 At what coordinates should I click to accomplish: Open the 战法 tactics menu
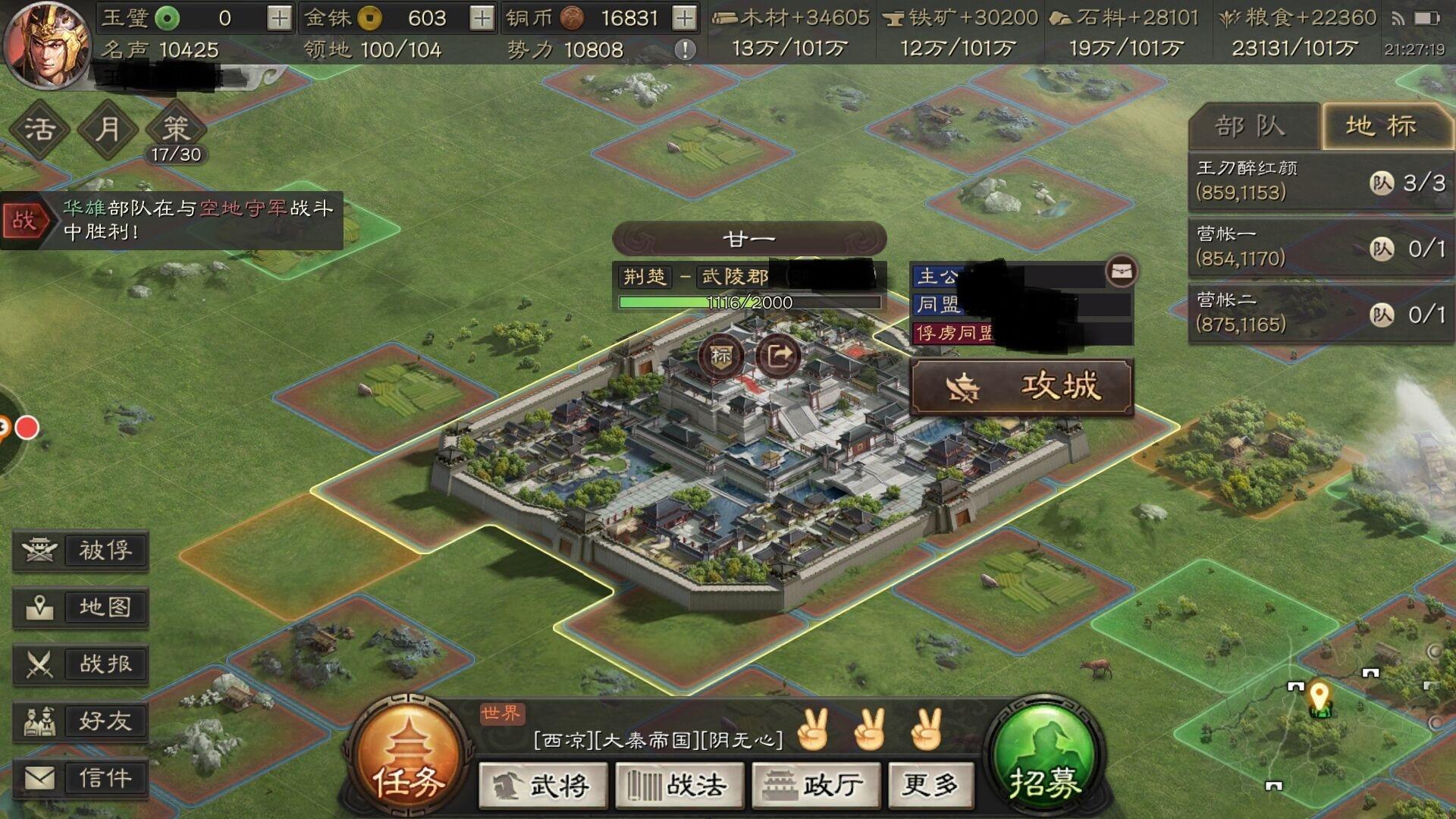pyautogui.click(x=679, y=786)
